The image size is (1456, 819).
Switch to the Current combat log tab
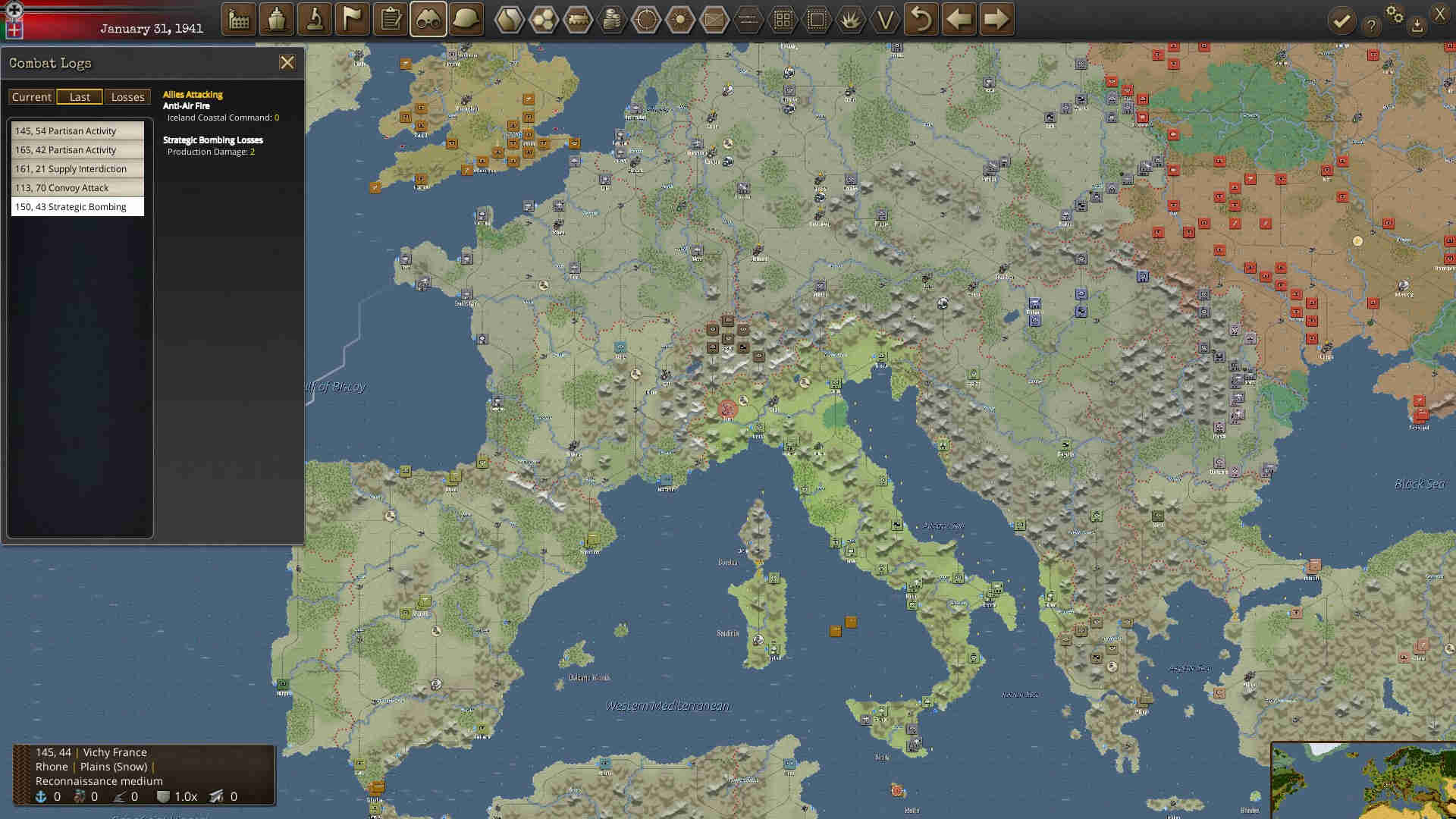(31, 96)
